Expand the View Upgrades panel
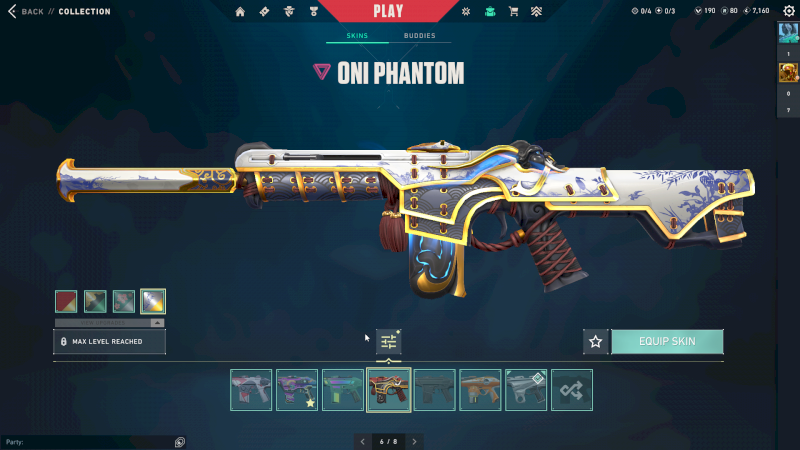The height and width of the screenshot is (450, 800). 110,323
